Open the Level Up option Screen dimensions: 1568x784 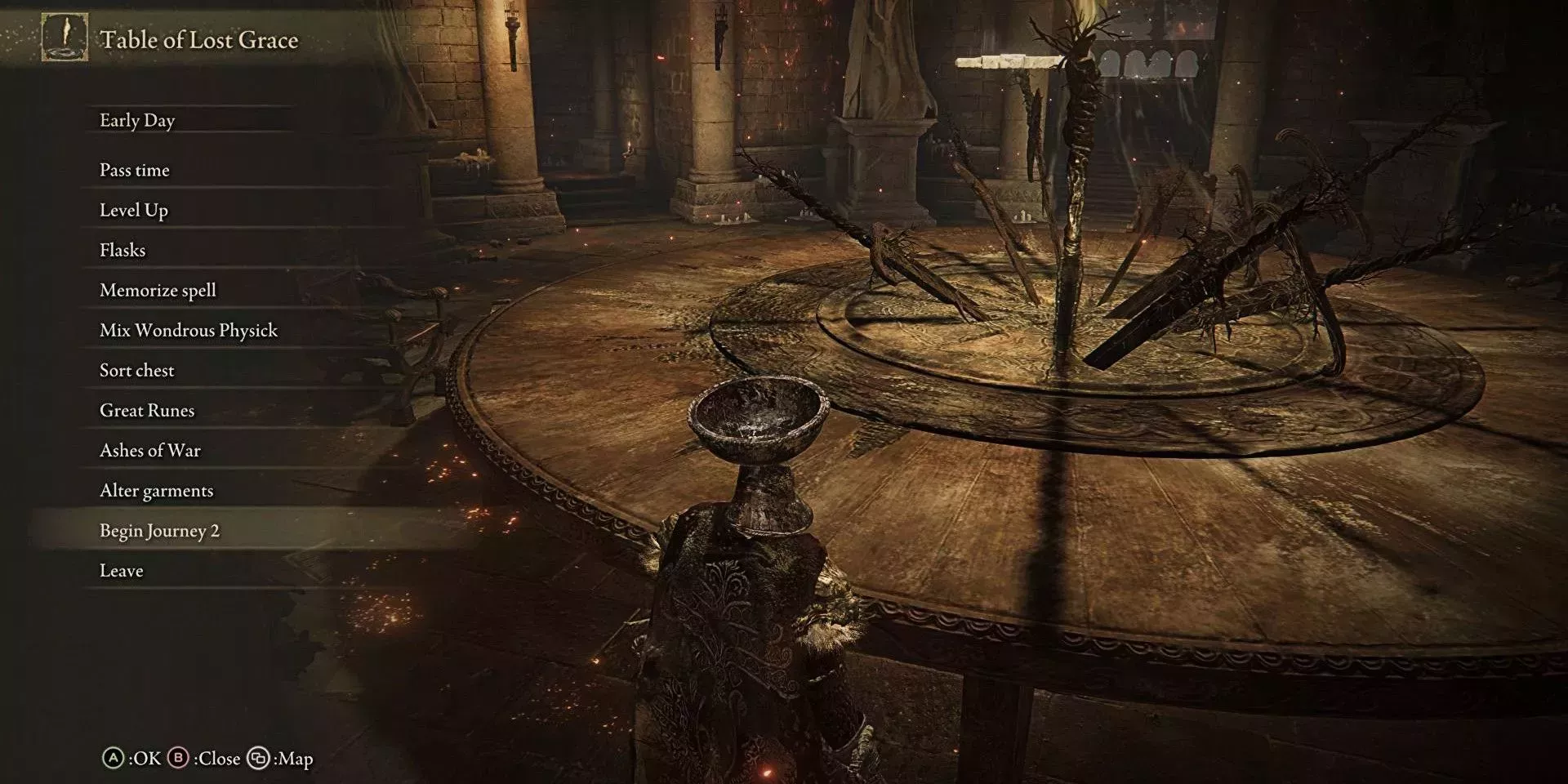134,210
